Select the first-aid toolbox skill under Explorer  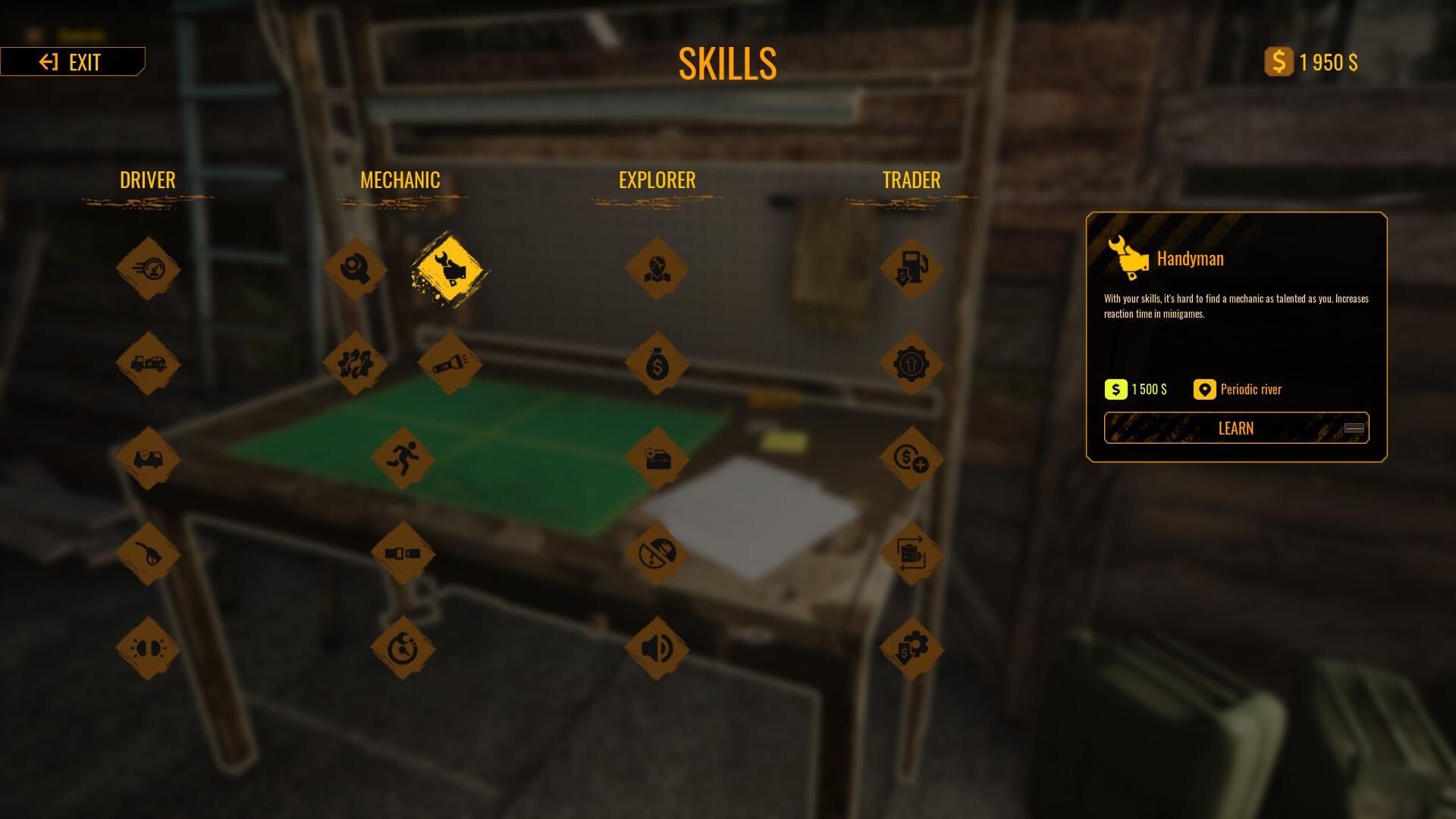point(657,458)
